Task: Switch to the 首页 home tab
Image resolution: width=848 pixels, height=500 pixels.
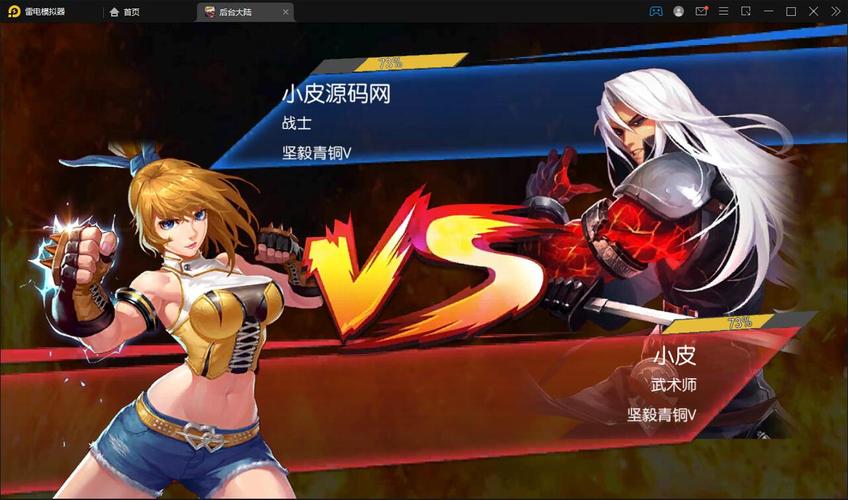Action: coord(125,12)
